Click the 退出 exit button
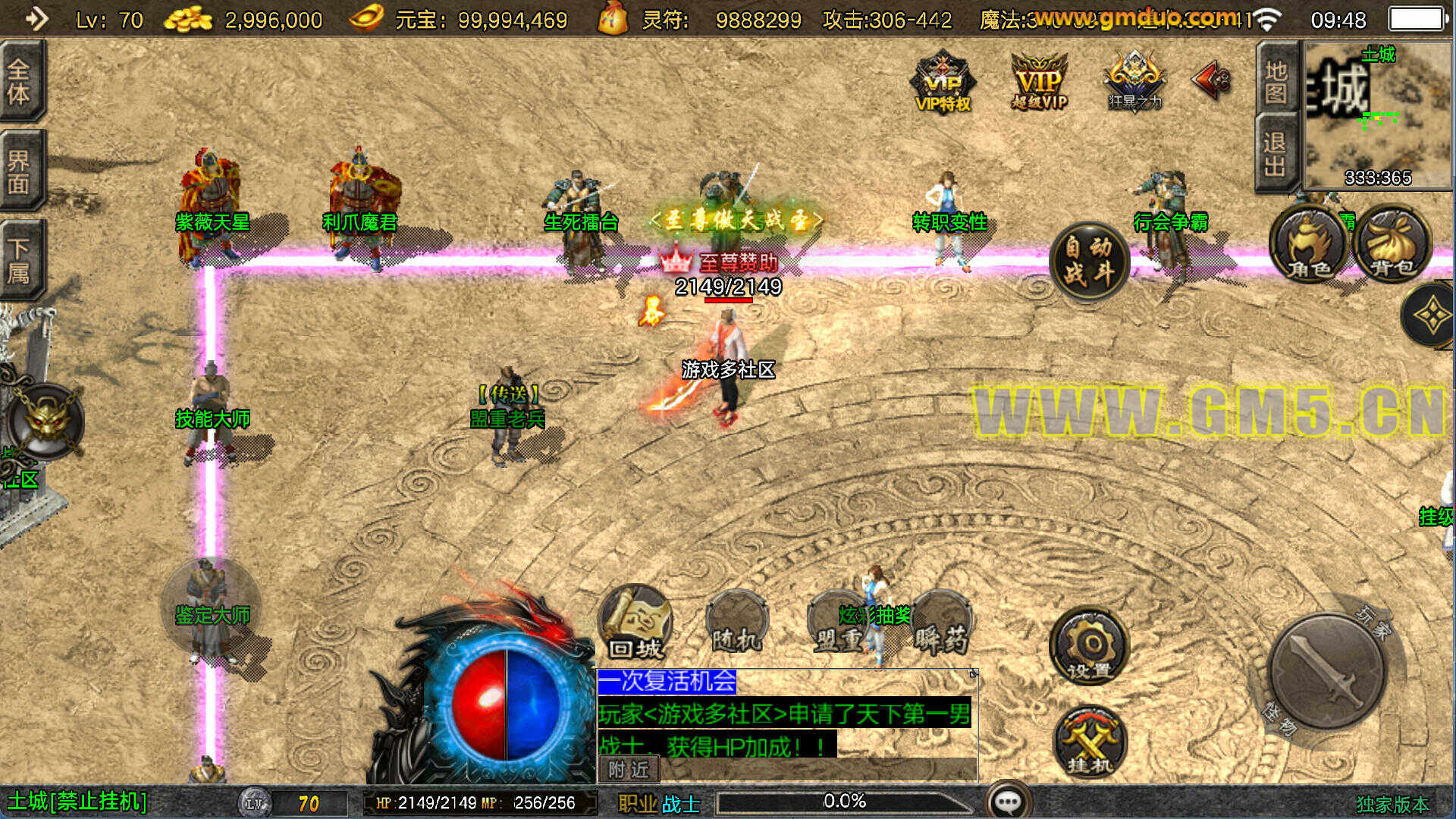 click(x=1276, y=154)
